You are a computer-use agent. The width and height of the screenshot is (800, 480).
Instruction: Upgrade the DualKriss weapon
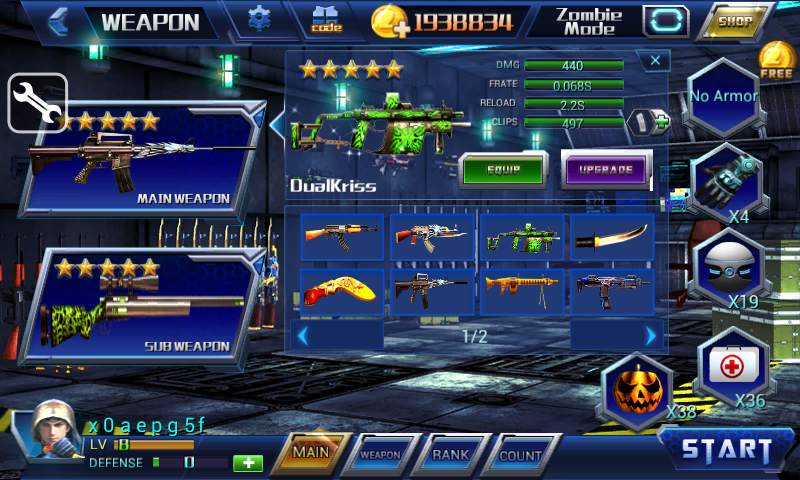(606, 169)
